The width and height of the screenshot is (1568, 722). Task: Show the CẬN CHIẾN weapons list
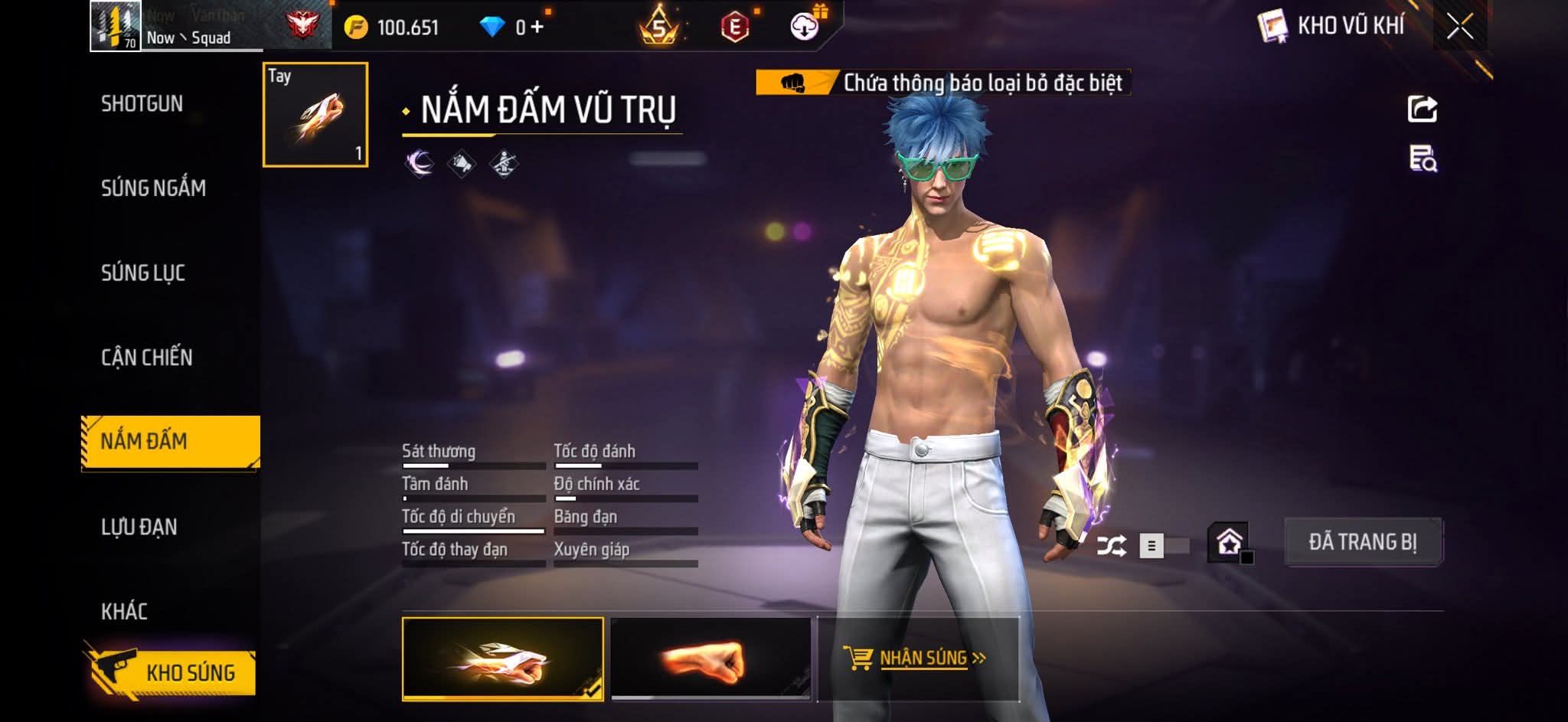(147, 358)
